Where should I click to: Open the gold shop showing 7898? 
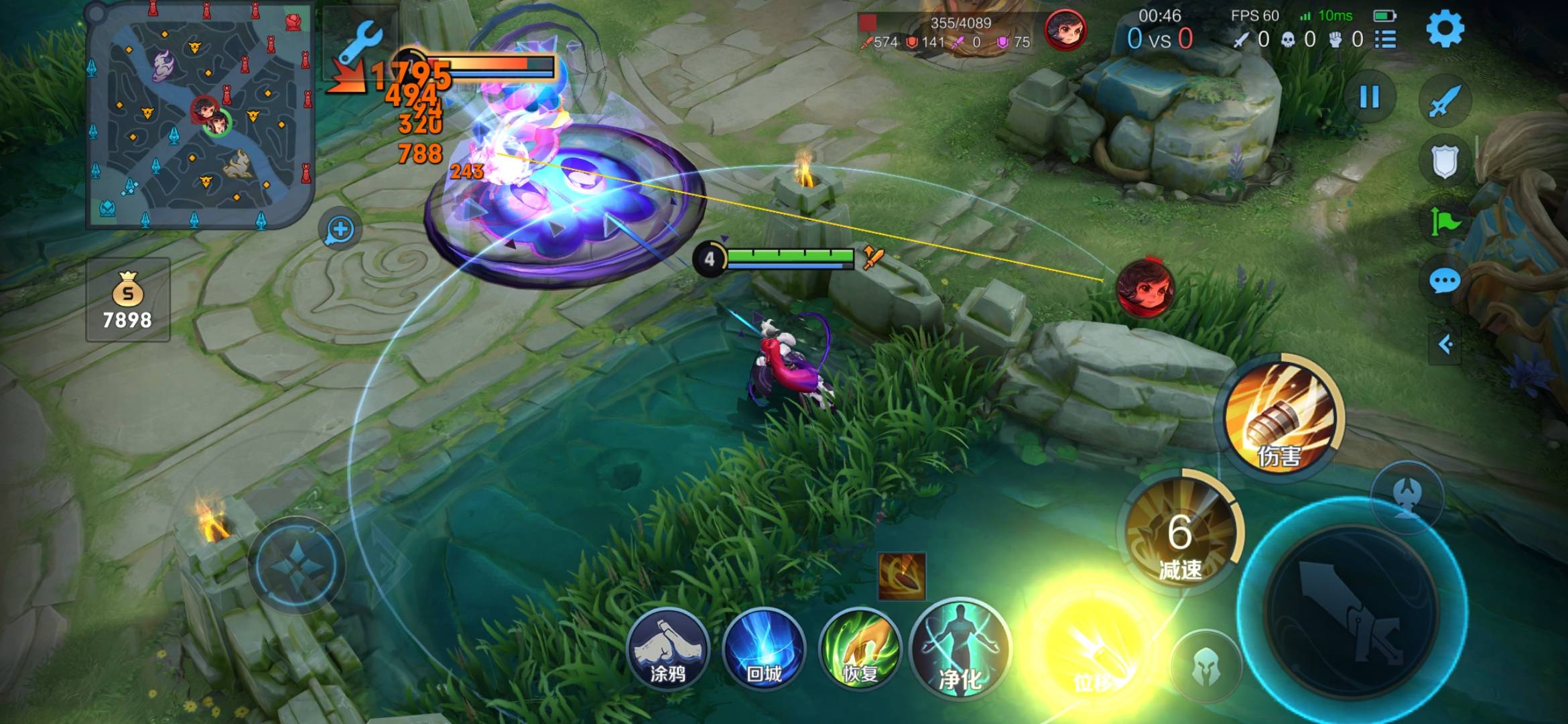(x=127, y=300)
